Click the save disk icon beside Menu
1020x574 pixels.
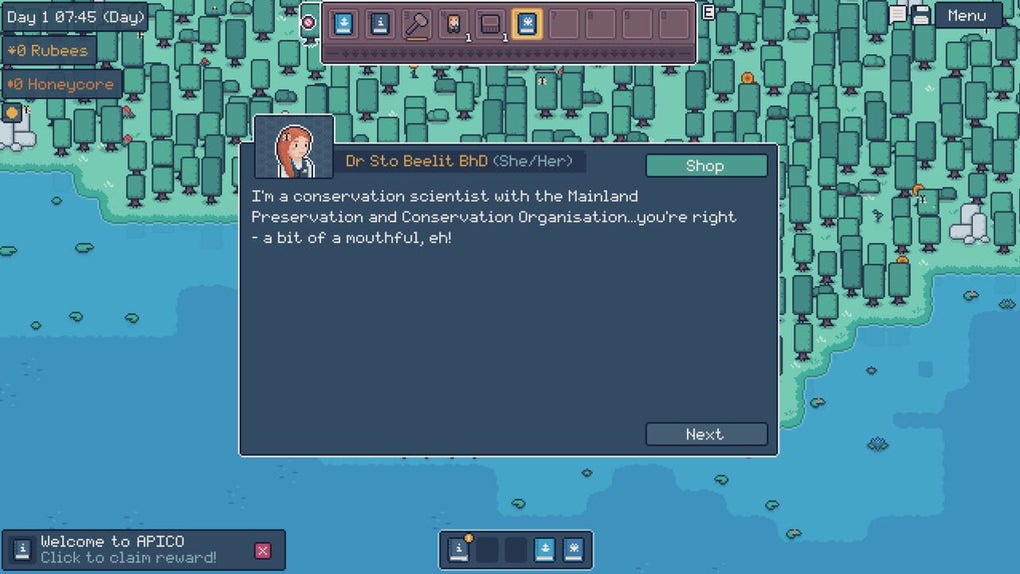[921, 15]
